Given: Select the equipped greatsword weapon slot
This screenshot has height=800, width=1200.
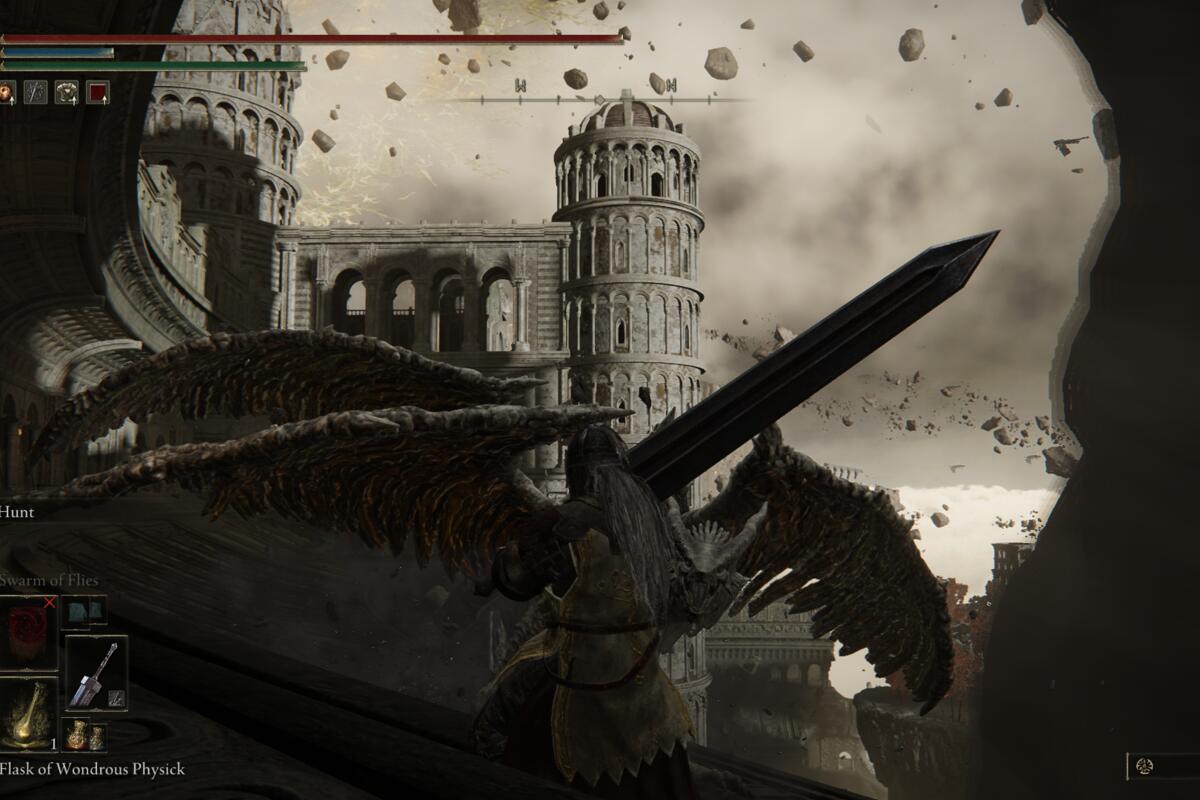Looking at the screenshot, I should [x=96, y=672].
